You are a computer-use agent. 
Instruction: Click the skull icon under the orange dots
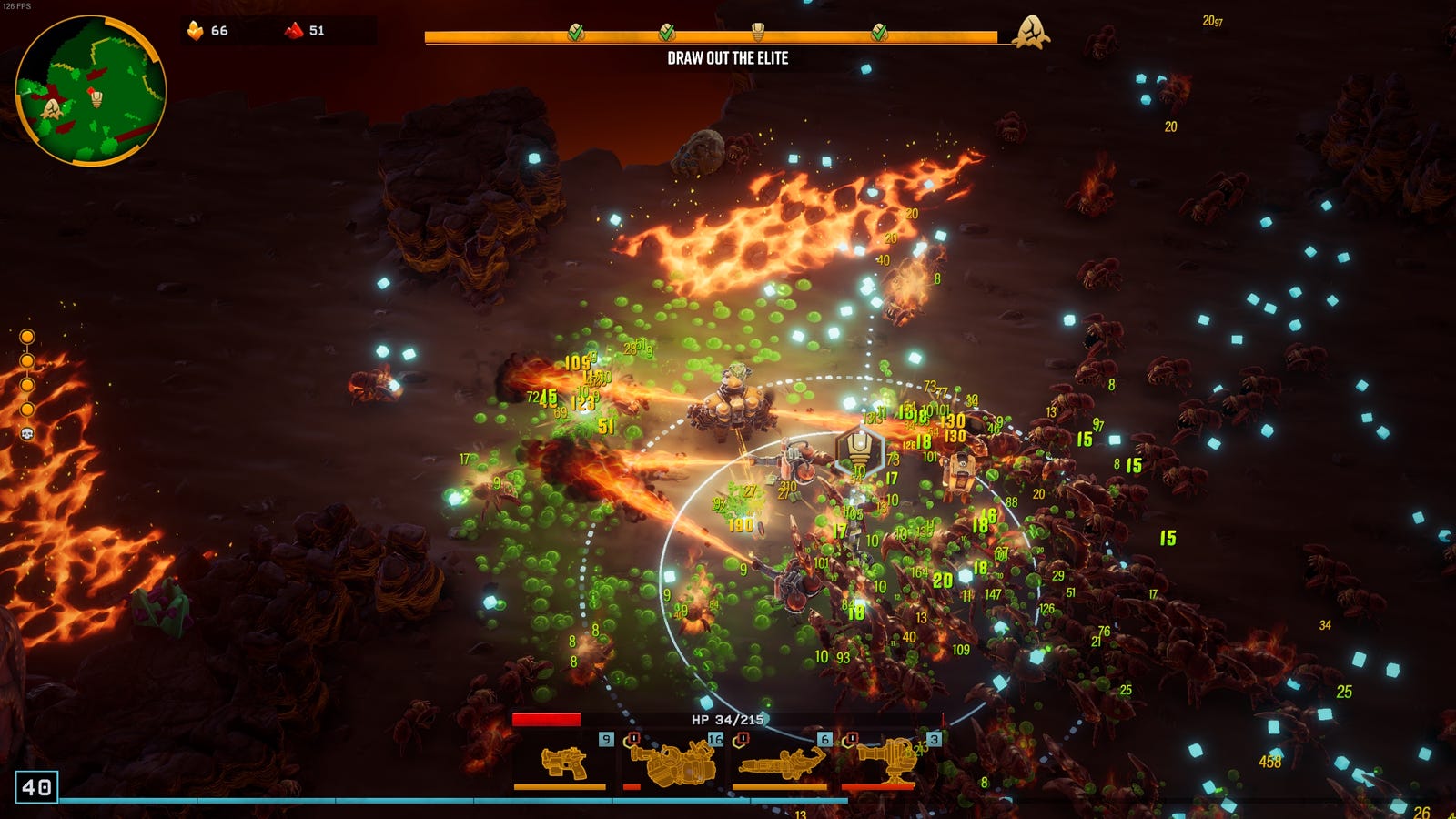point(27,434)
